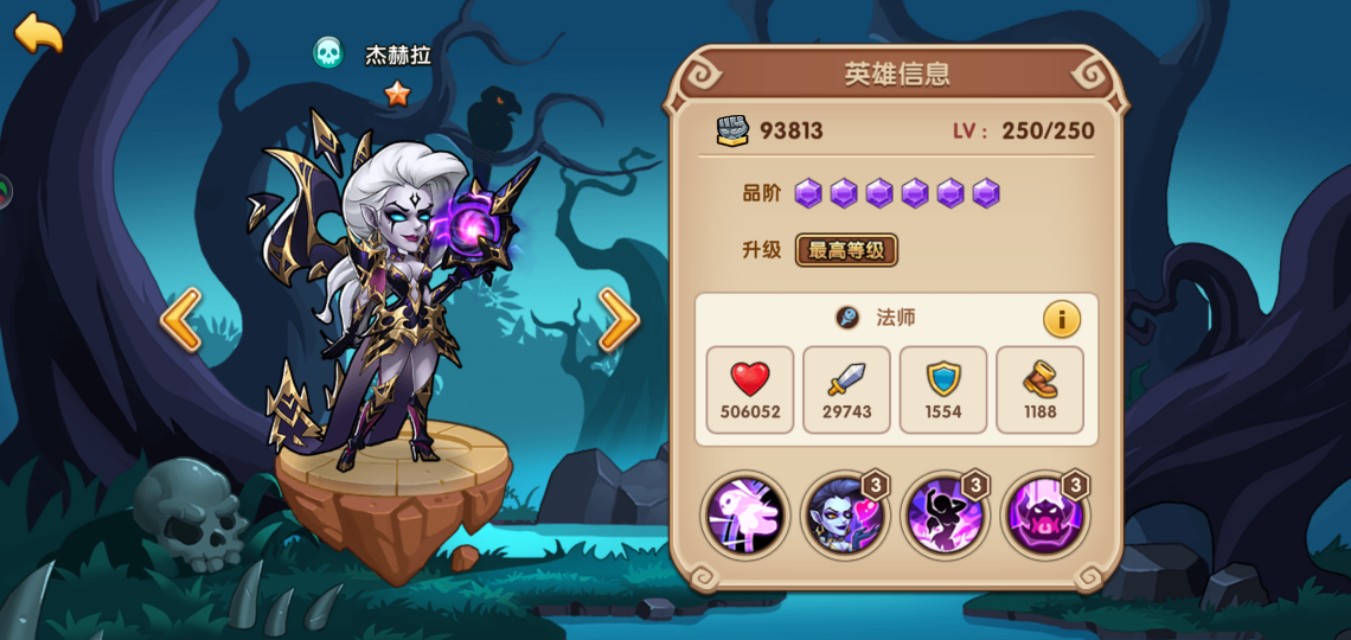The width and height of the screenshot is (1351, 640).
Task: Tap the blue shield armor stat box
Action: pos(943,390)
